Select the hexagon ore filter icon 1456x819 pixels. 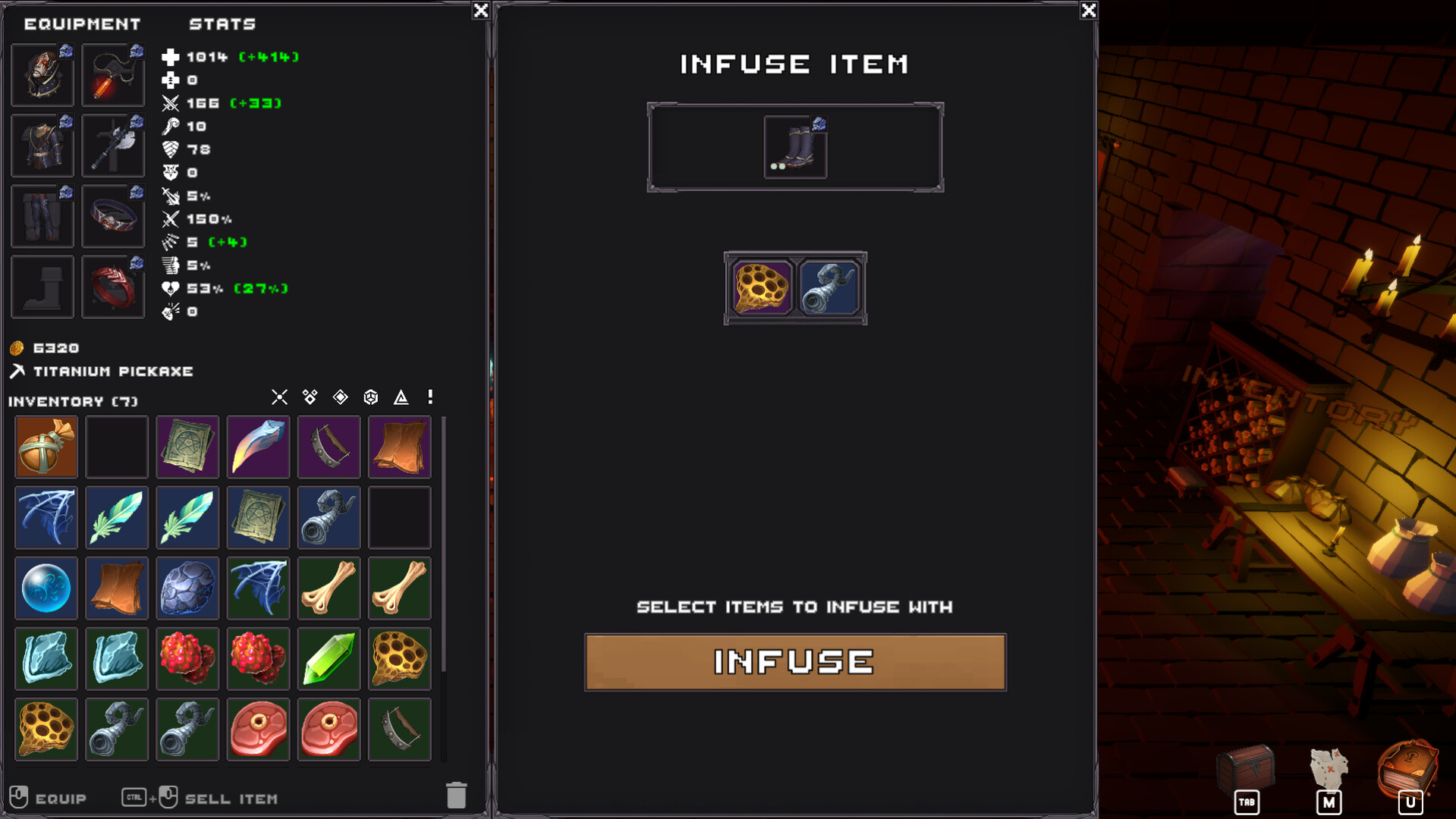pyautogui.click(x=370, y=397)
